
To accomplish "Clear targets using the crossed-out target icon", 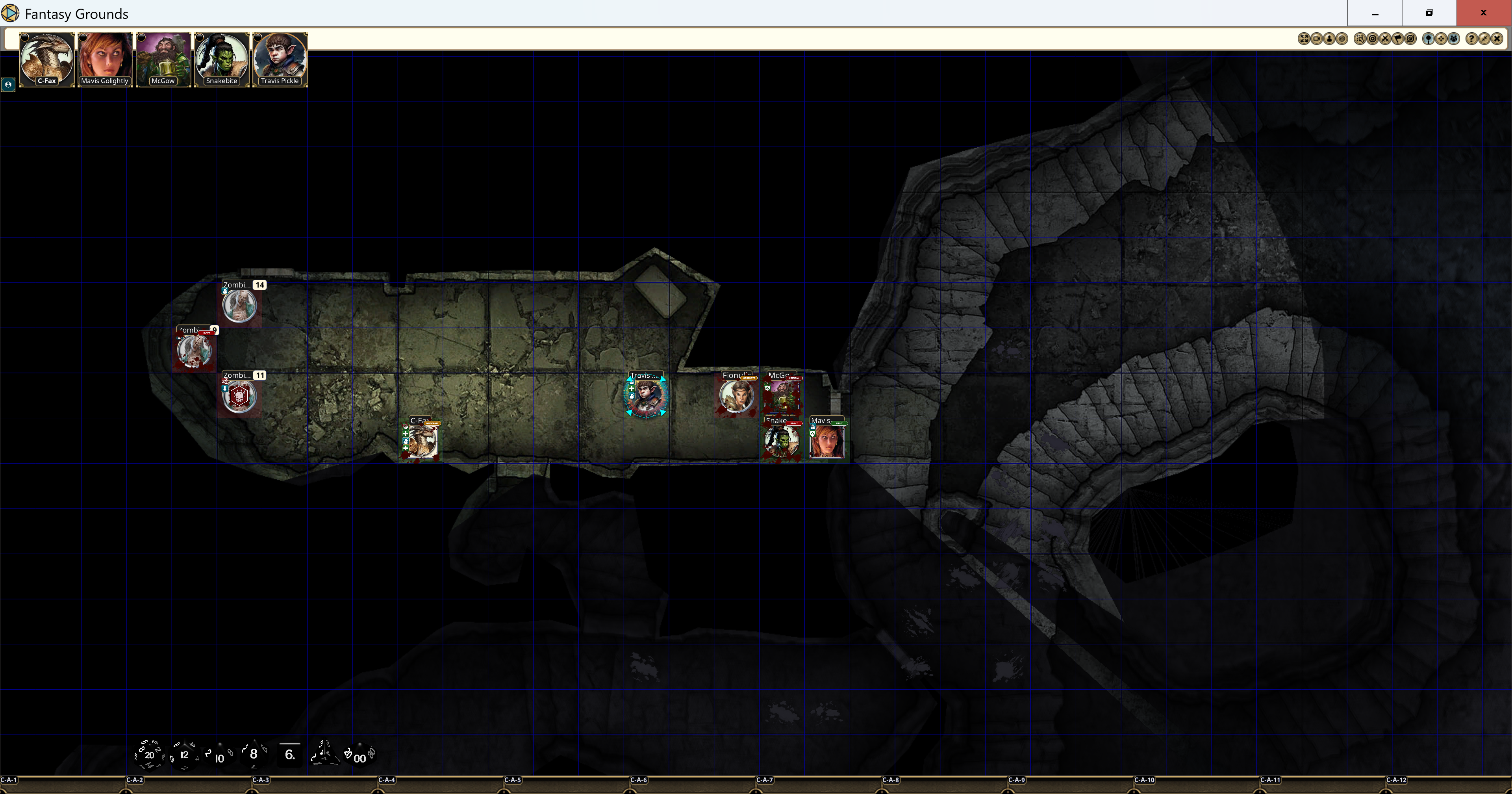I will point(1386,39).
